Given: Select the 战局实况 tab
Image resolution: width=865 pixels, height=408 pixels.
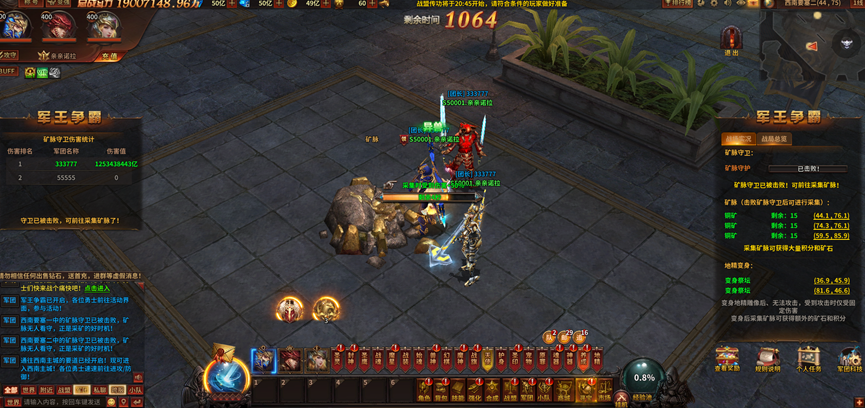Looking at the screenshot, I should (739, 139).
